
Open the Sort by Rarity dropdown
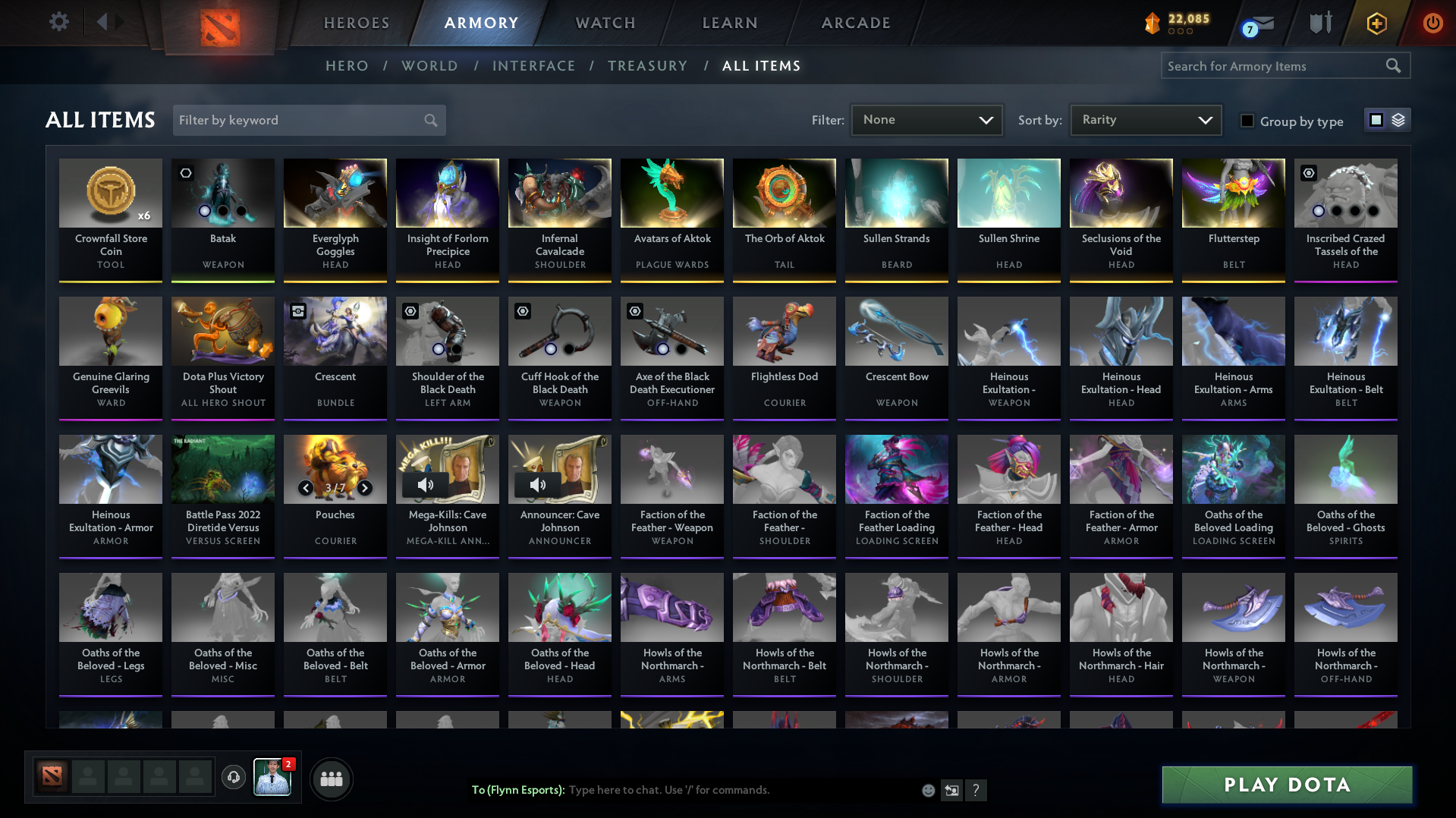tap(1145, 119)
